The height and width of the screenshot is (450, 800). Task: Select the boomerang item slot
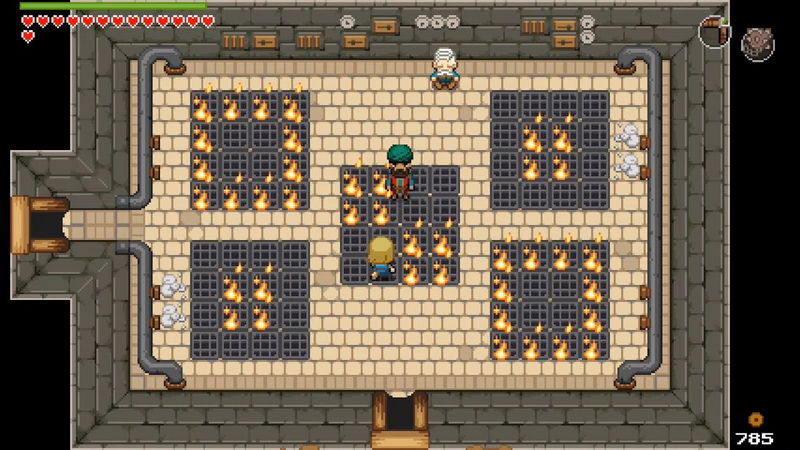coord(714,31)
